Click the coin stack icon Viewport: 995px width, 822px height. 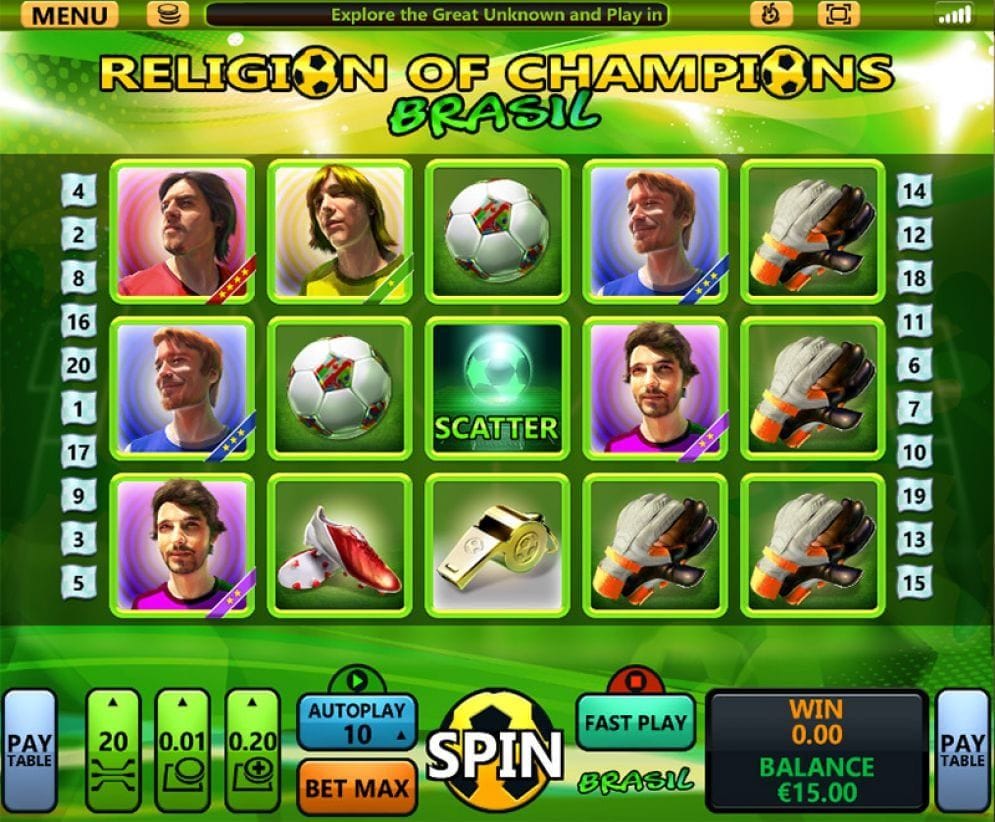click(167, 14)
